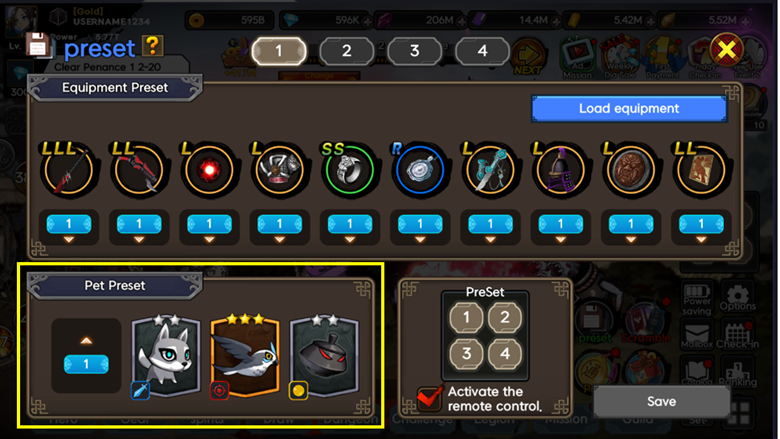Select the silver armor equipment slot
Image resolution: width=780 pixels, height=439 pixels.
(279, 173)
